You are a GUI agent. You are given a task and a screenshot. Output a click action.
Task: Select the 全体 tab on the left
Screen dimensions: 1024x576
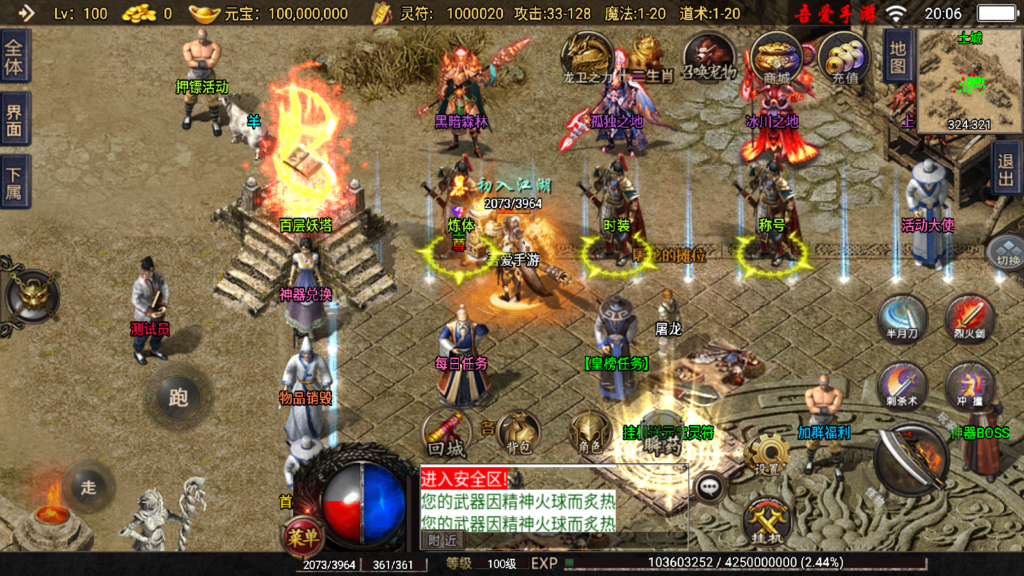(14, 56)
